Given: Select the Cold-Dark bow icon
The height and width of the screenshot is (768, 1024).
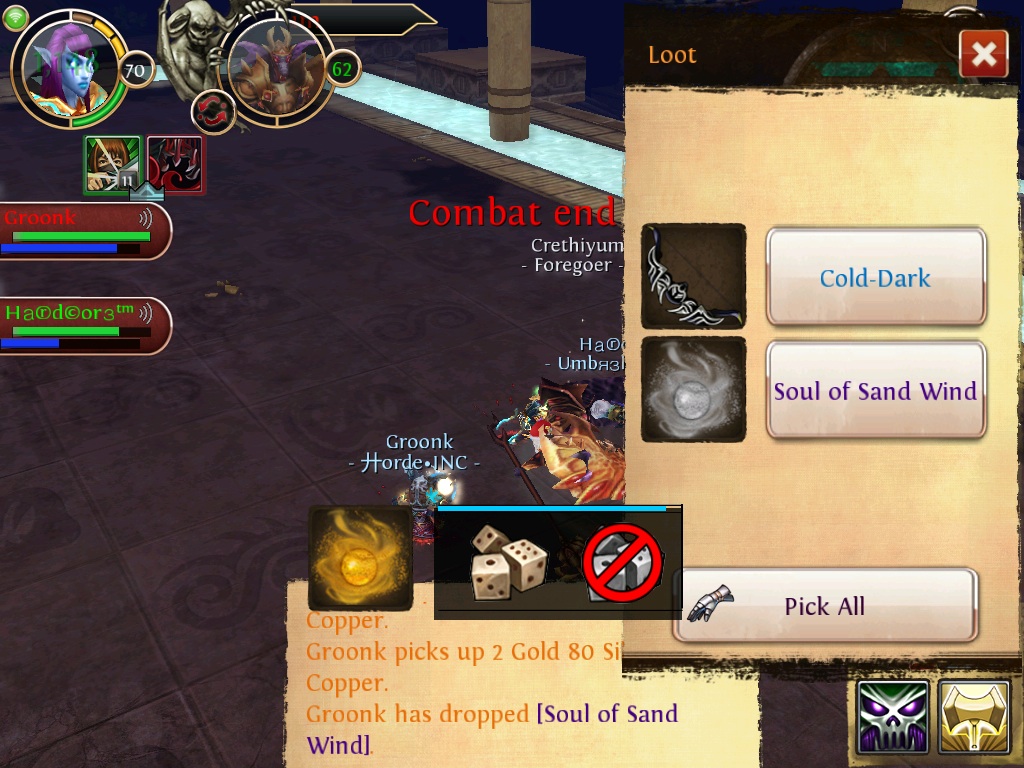Looking at the screenshot, I should pyautogui.click(x=693, y=276).
